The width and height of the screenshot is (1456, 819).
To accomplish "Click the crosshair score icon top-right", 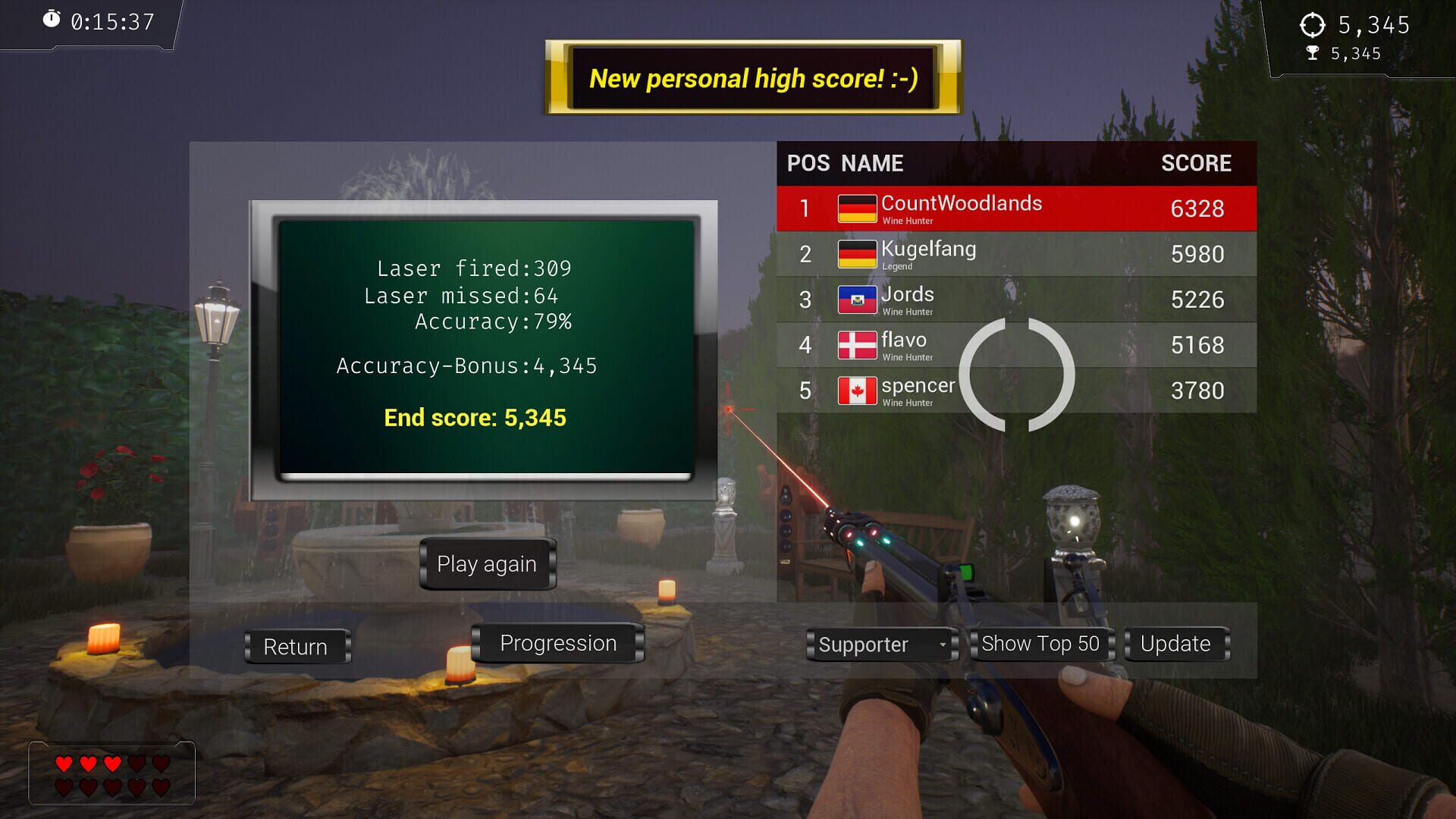I will point(1314,25).
